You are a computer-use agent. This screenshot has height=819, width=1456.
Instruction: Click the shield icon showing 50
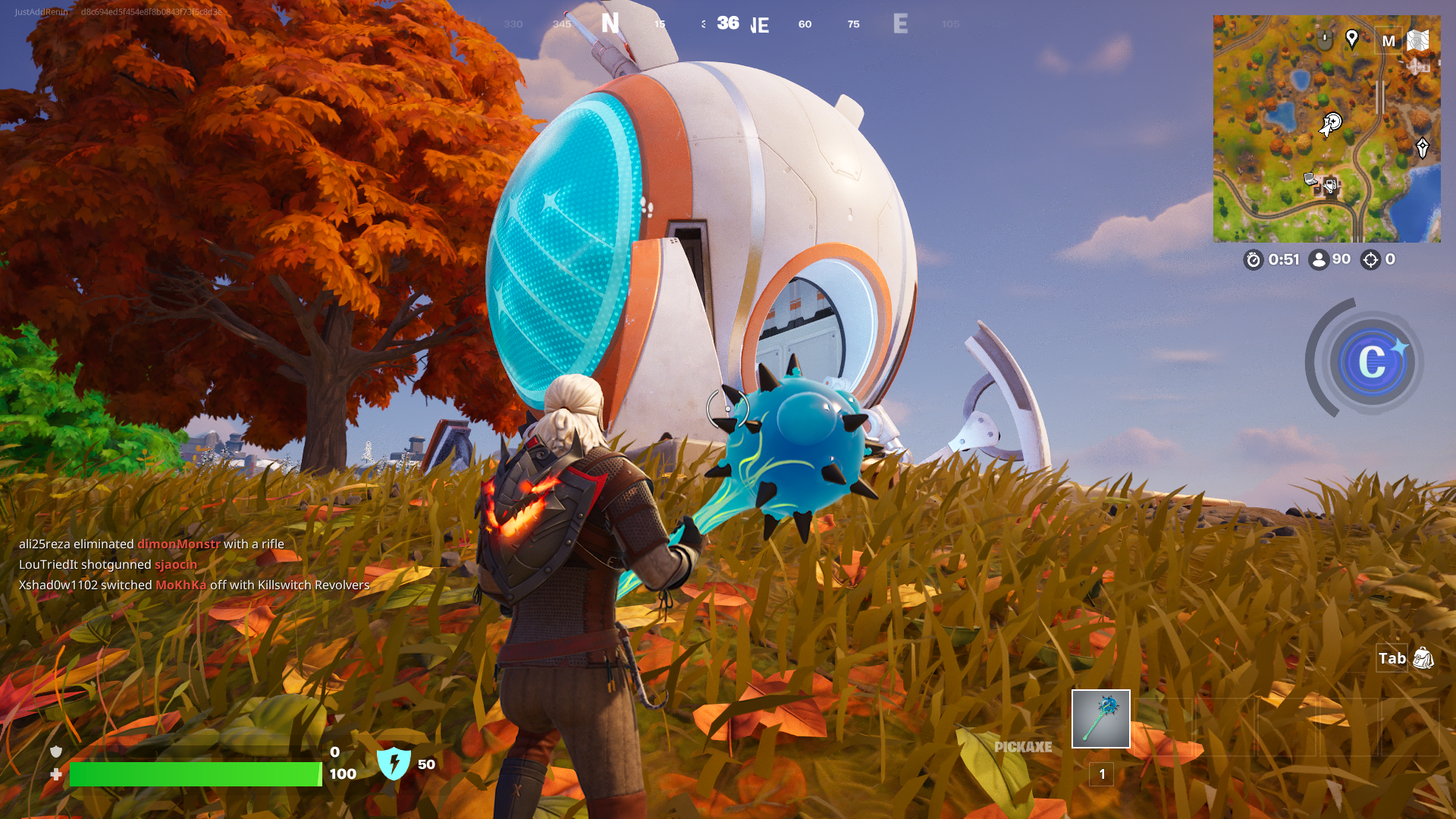(394, 764)
